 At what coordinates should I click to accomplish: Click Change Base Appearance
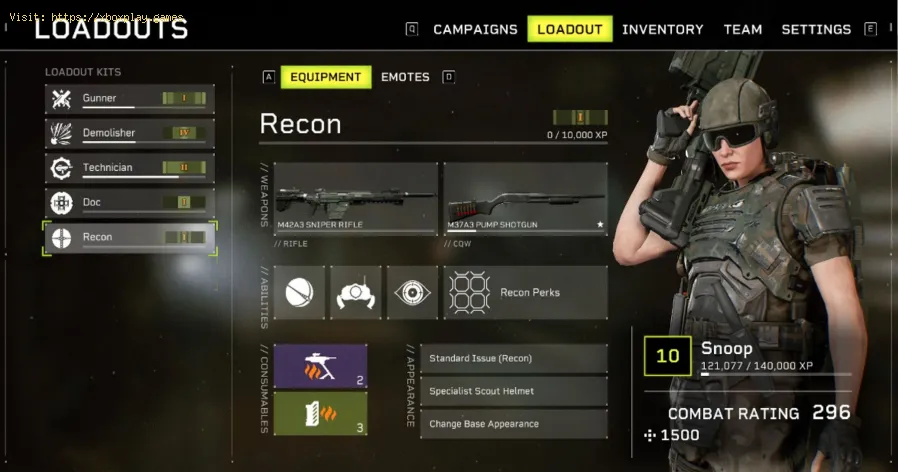point(515,424)
